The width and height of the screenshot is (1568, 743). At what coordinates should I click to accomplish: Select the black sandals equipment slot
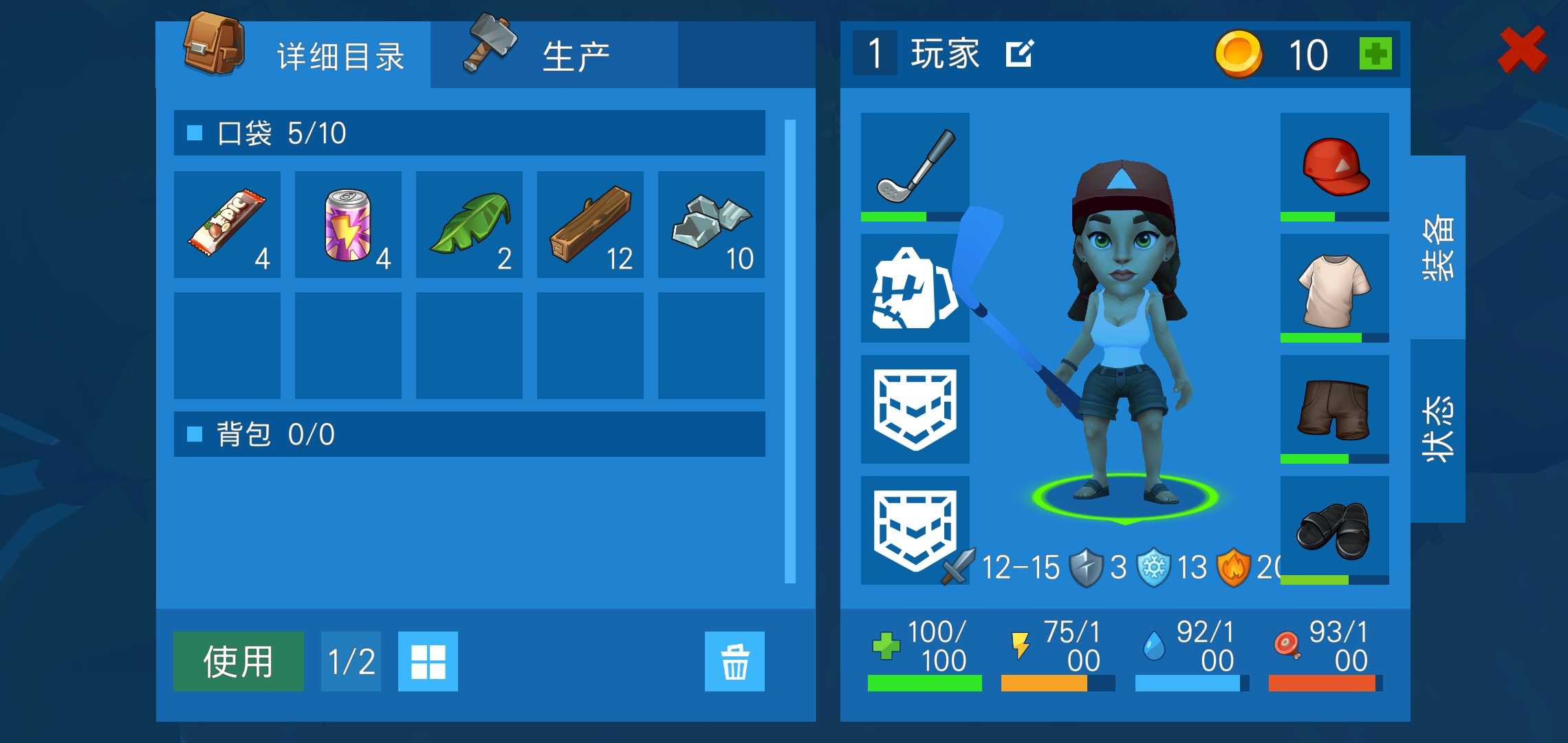click(x=1334, y=526)
